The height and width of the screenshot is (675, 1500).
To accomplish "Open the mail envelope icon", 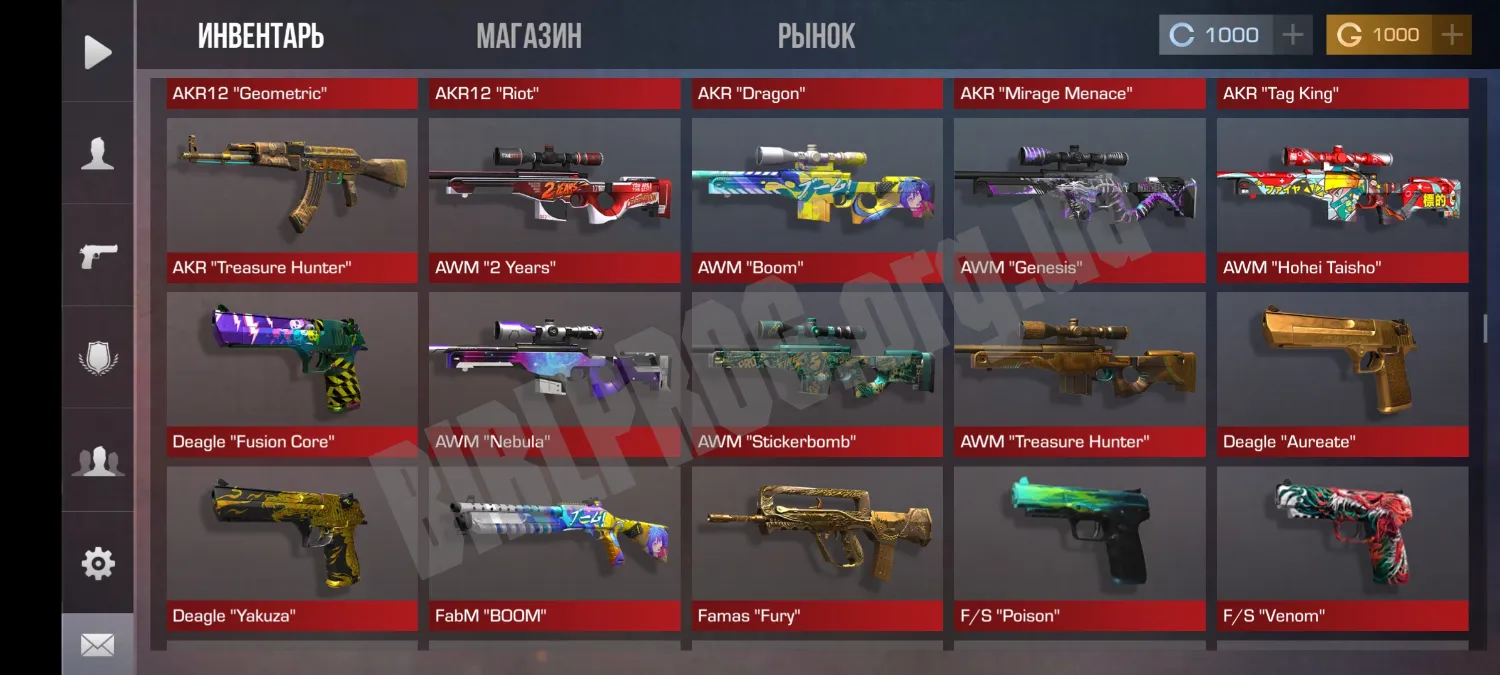I will [98, 645].
